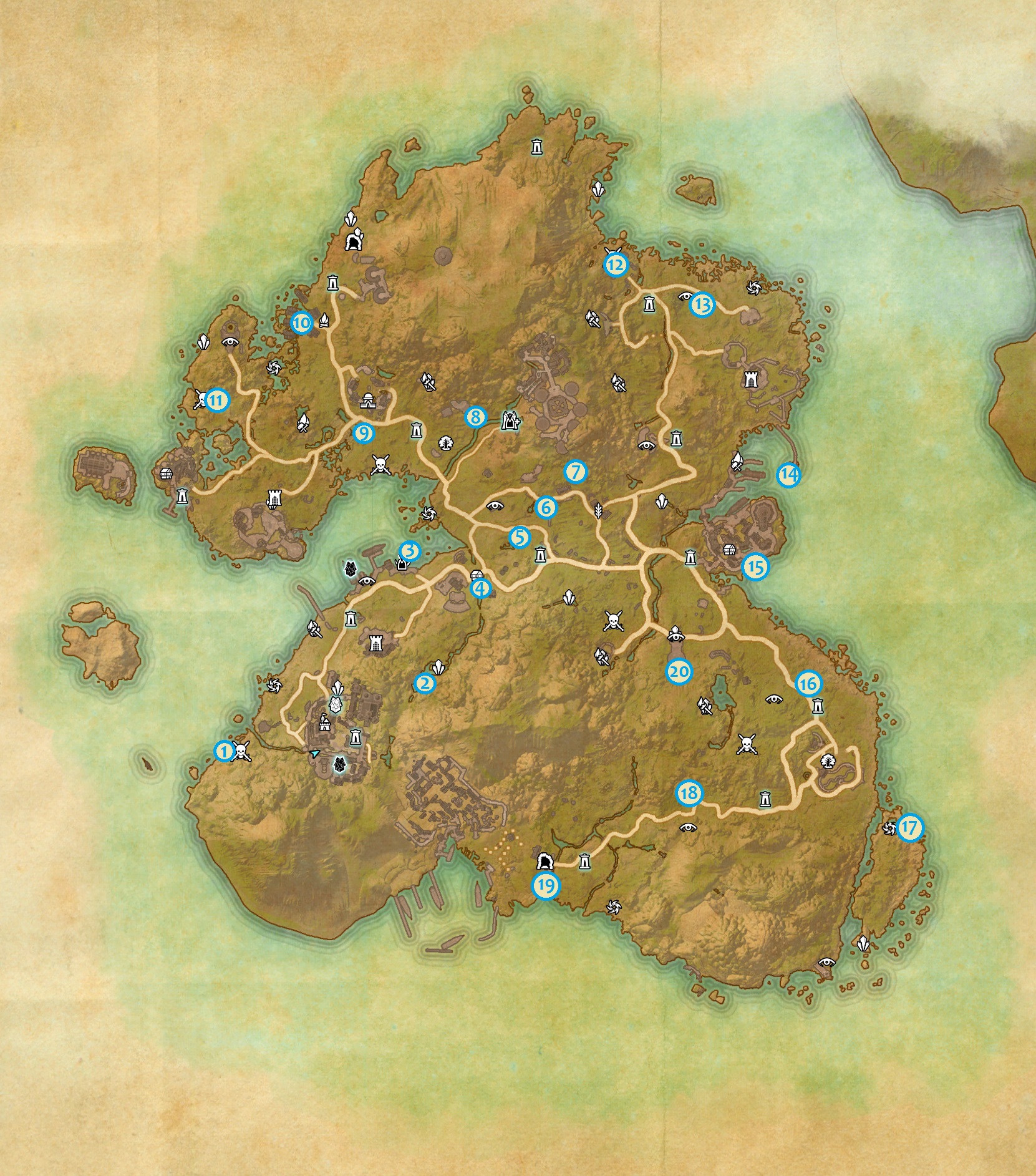Choose map marker number 20
Screen dimensions: 1036x1176
click(679, 671)
